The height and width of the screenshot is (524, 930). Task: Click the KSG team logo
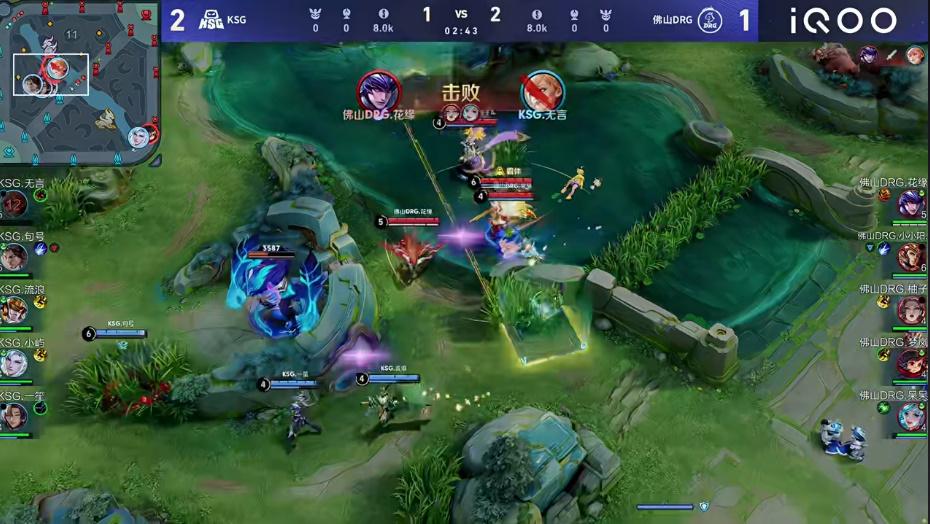212,20
